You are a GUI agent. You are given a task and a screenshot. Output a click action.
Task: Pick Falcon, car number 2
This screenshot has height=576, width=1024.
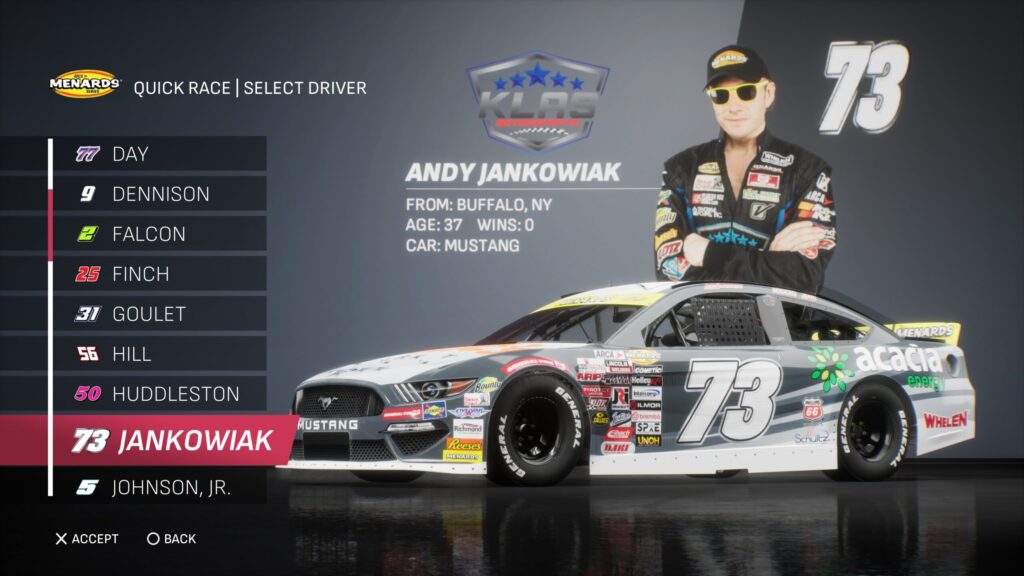[x=160, y=234]
